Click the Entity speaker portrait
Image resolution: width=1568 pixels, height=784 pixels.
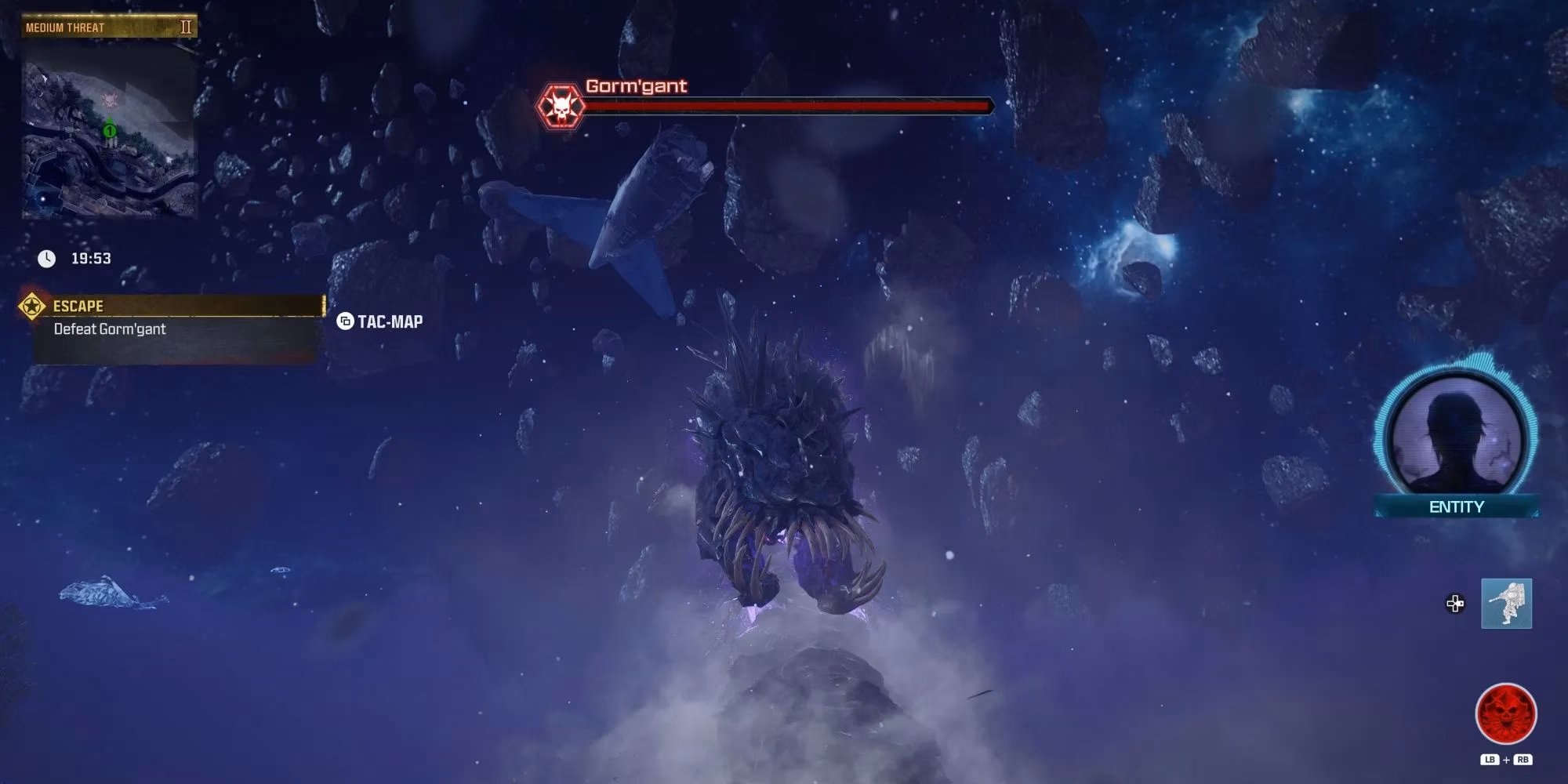pos(1456,435)
